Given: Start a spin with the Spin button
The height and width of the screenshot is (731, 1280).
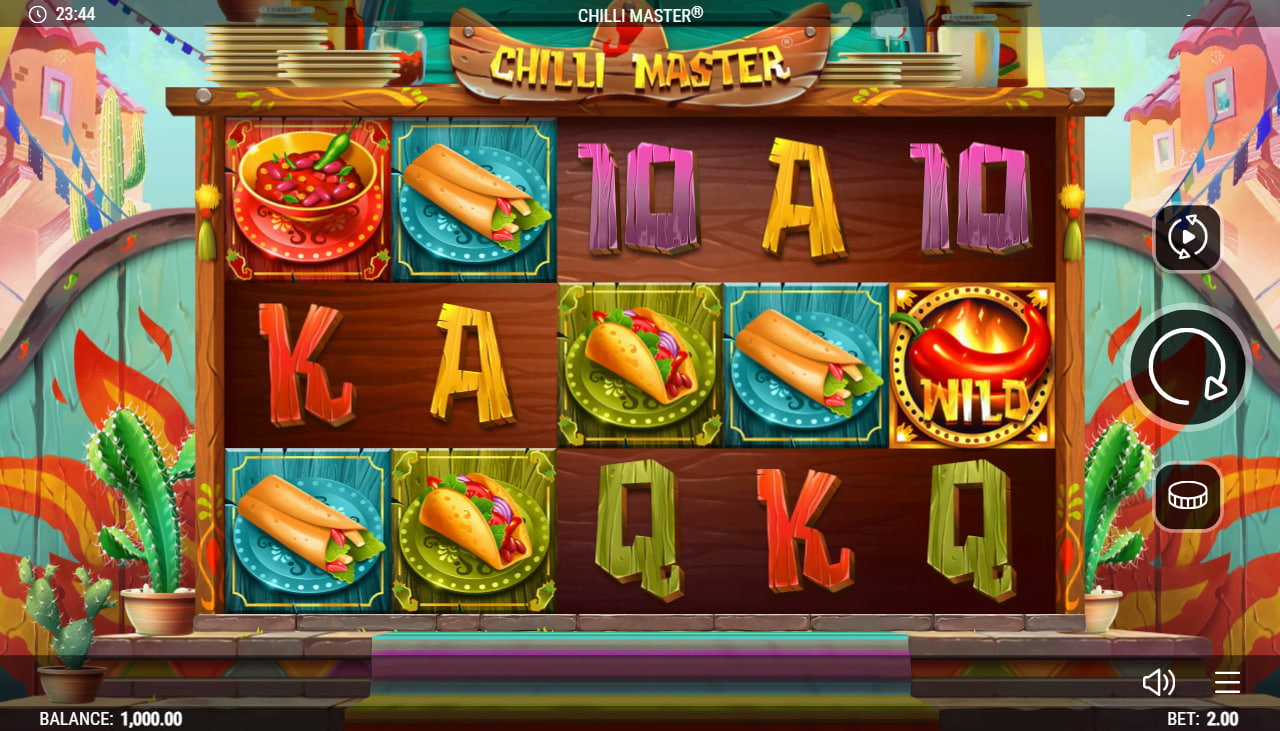Looking at the screenshot, I should [x=1186, y=367].
